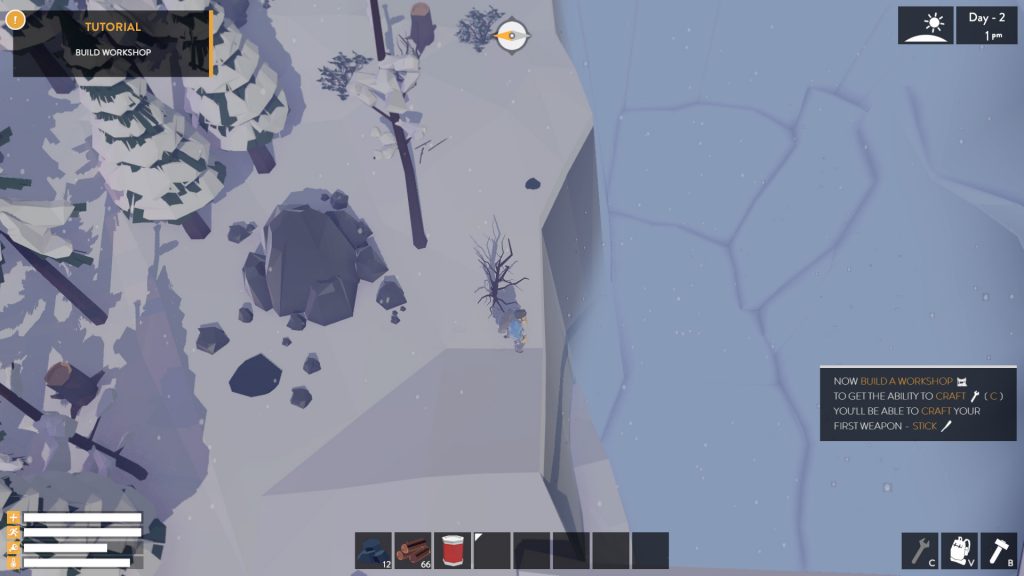Open the Build Workshop tutorial tracker
Viewport: 1024px width, 576px height.
click(113, 43)
